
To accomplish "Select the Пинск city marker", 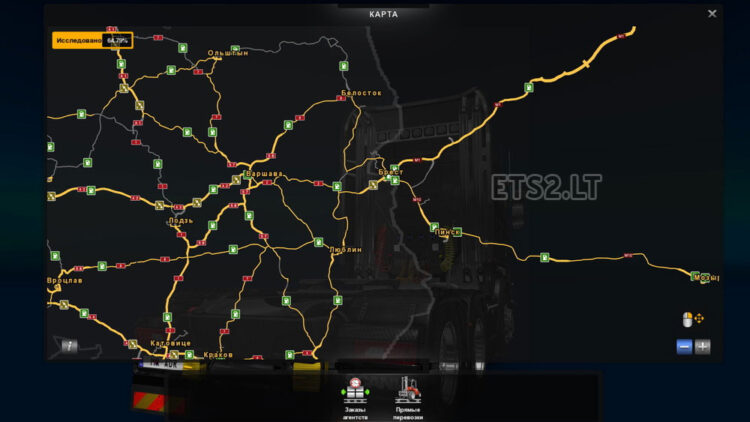I will pos(448,232).
